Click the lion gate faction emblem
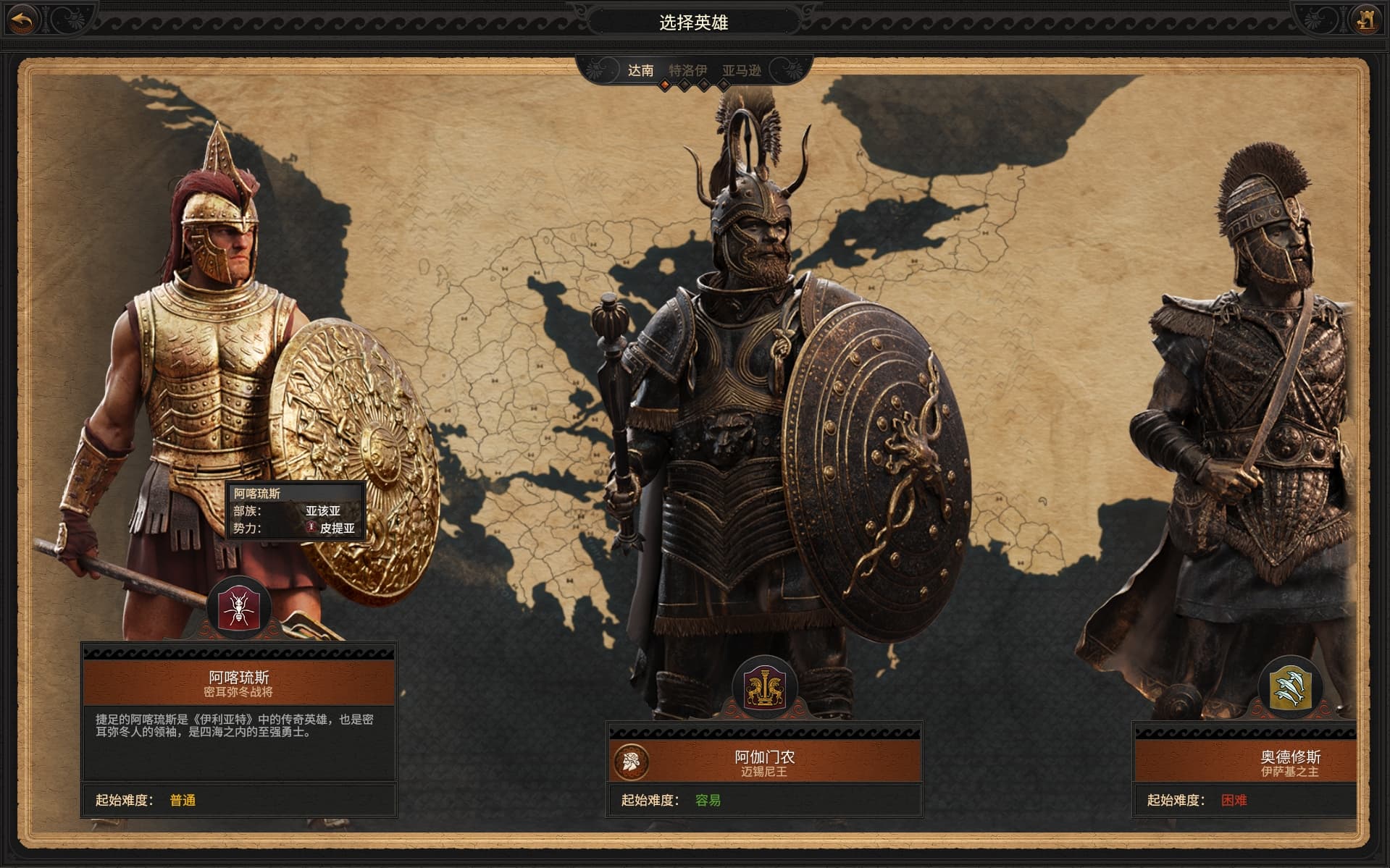 pos(764,687)
